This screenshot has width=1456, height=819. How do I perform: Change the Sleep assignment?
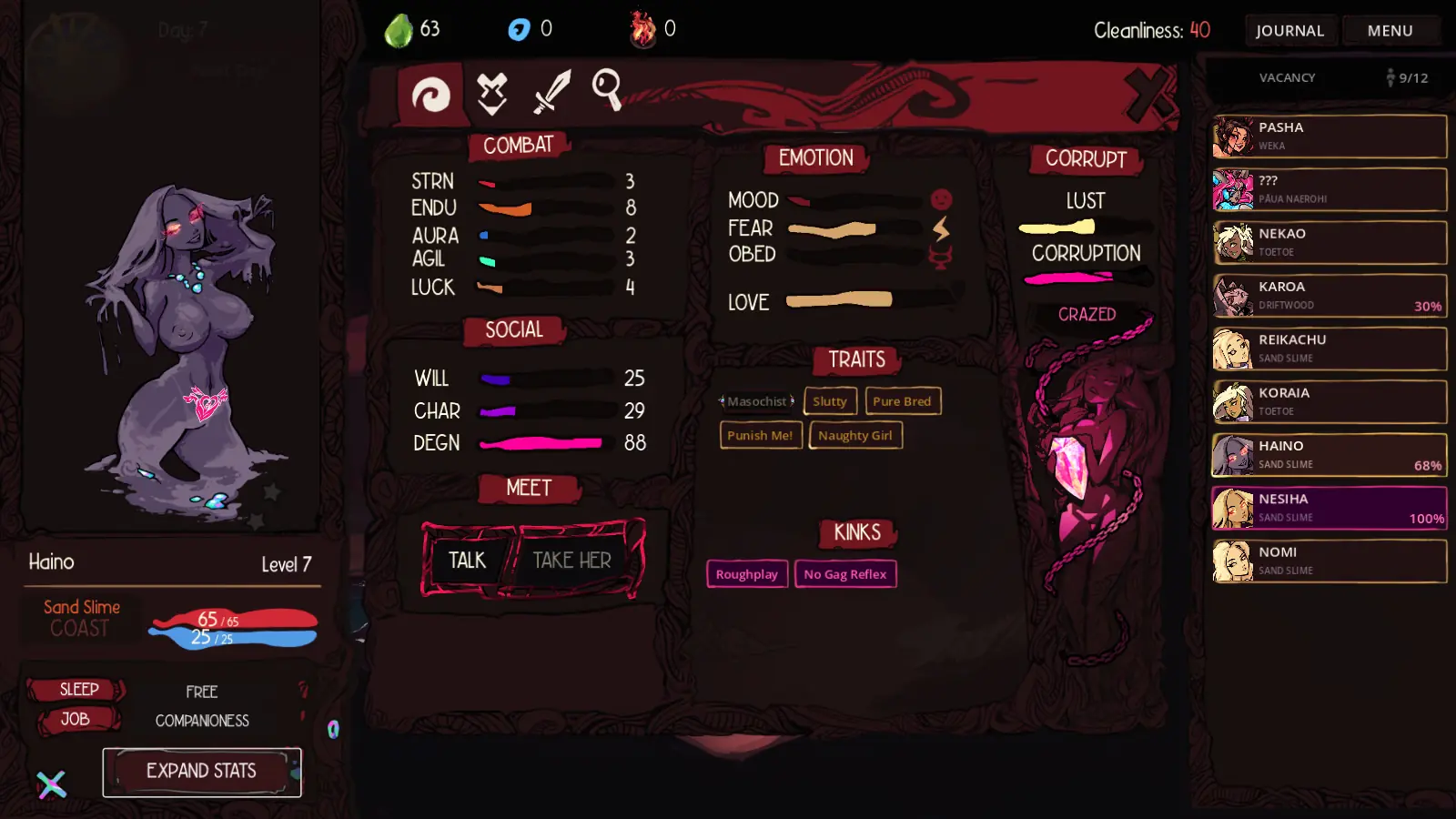point(78,690)
